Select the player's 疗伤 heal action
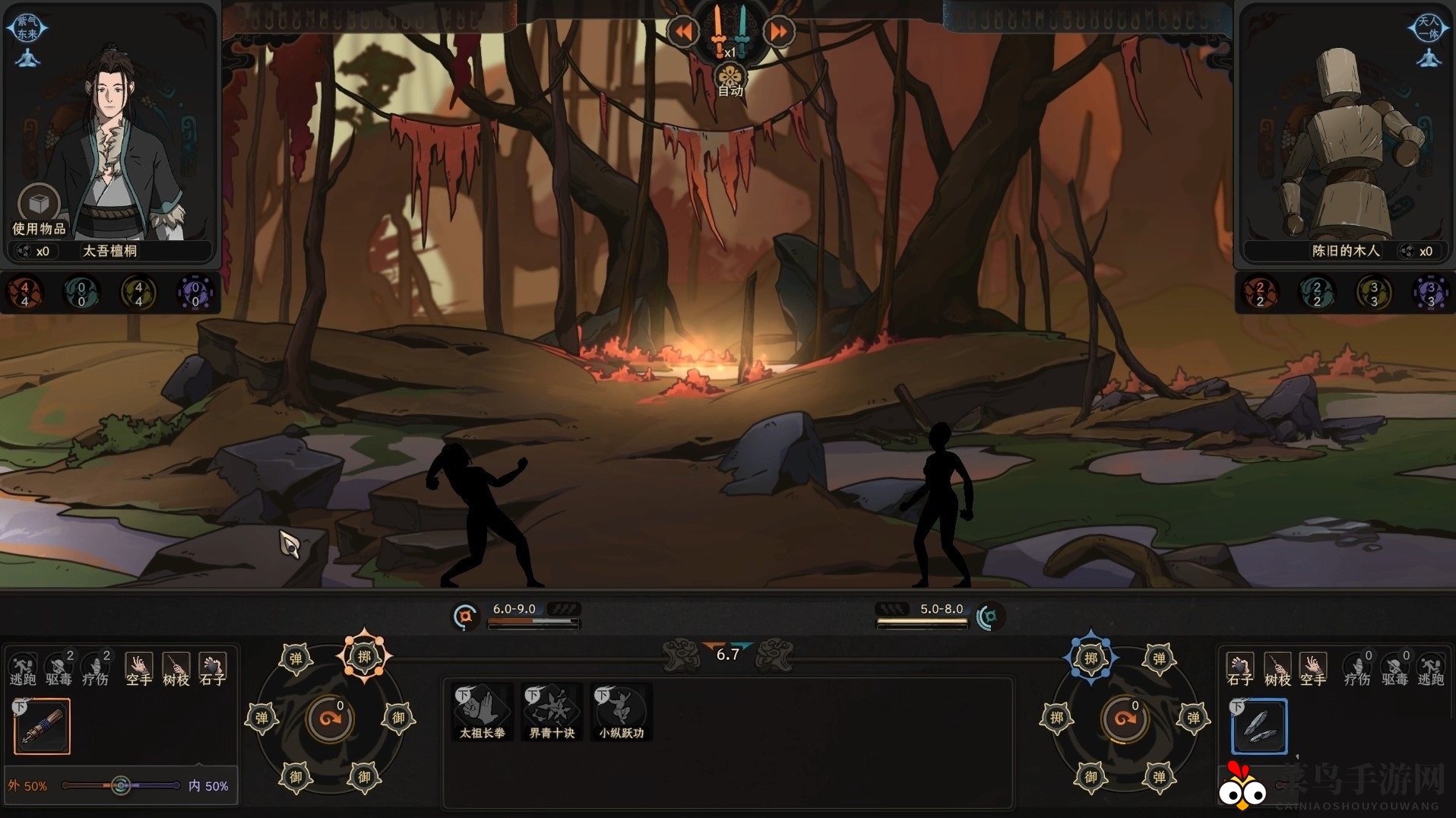The image size is (1456, 818). tap(96, 669)
